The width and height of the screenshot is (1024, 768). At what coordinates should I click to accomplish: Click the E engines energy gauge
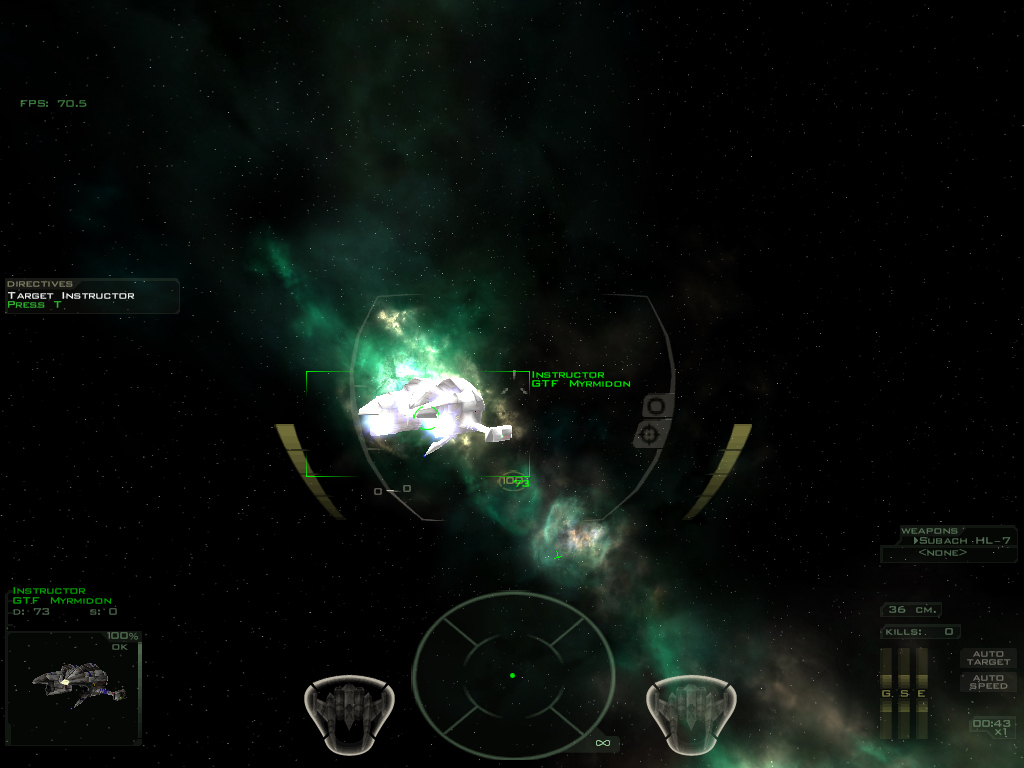pyautogui.click(x=922, y=692)
